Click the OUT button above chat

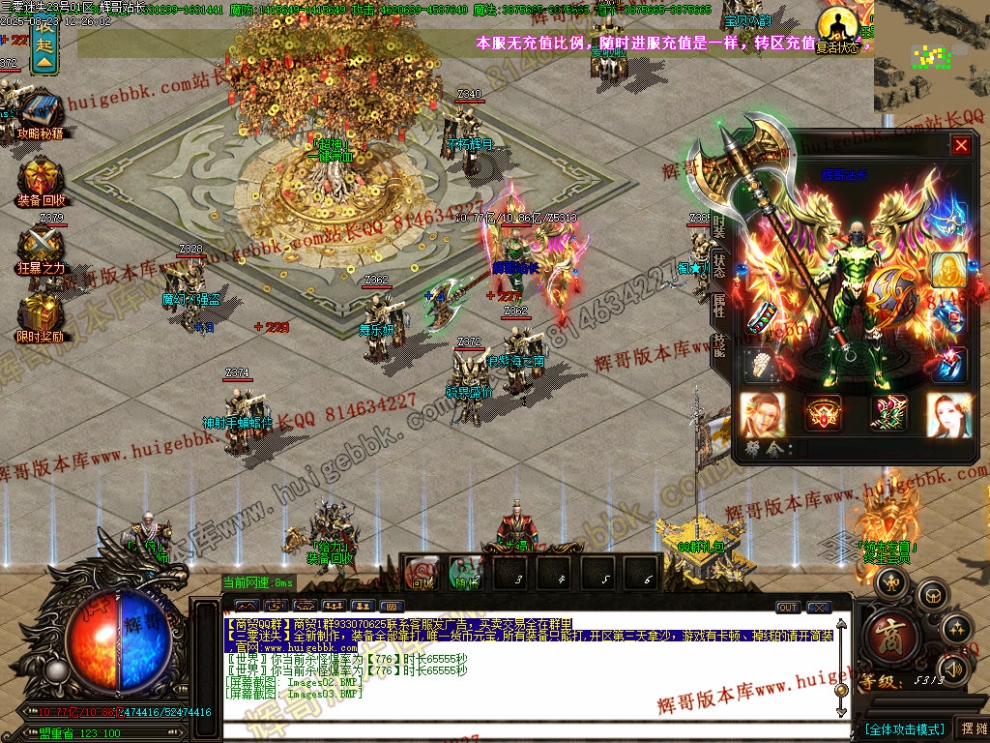(788, 607)
